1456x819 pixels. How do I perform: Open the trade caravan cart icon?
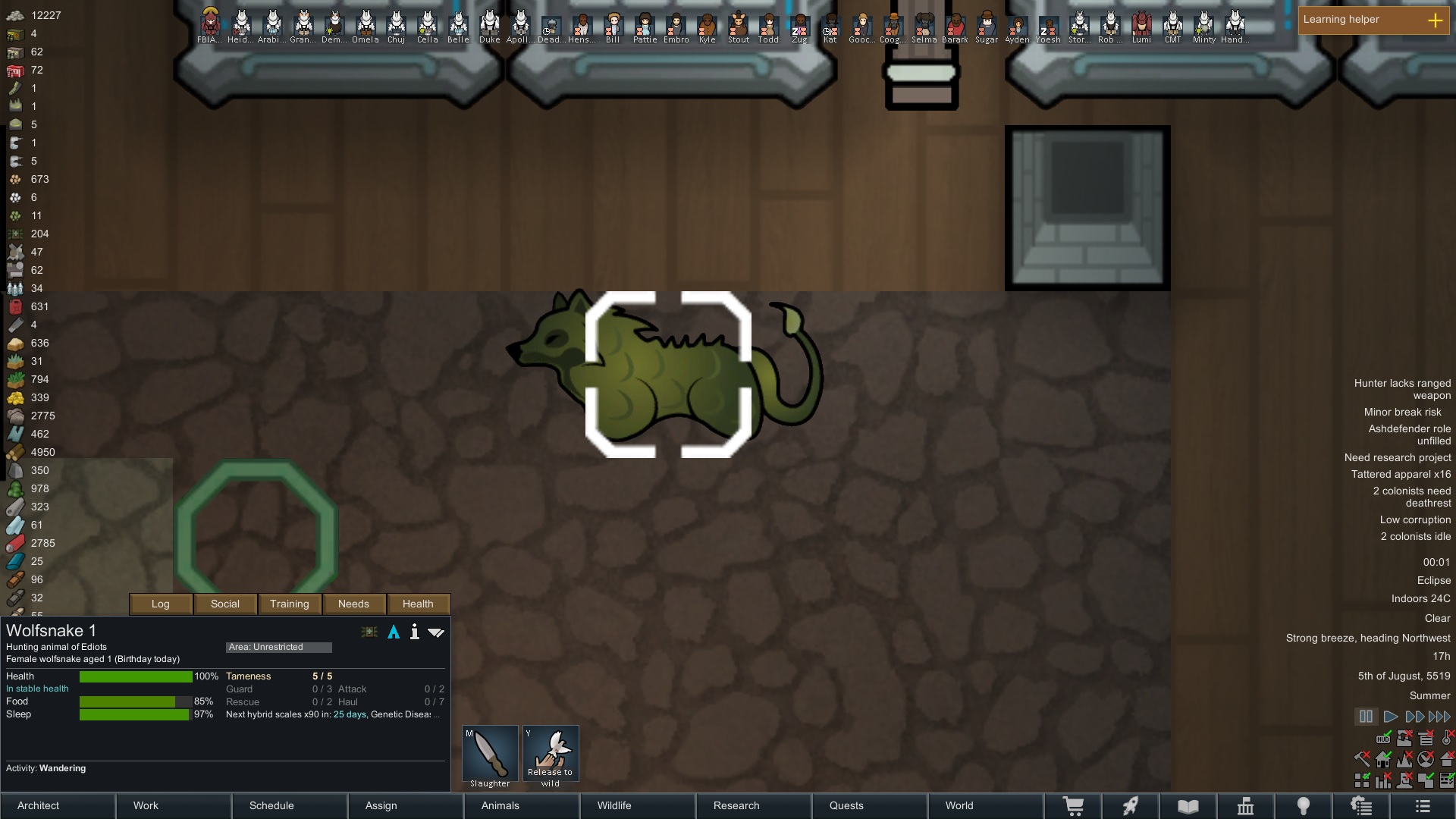(x=1074, y=805)
